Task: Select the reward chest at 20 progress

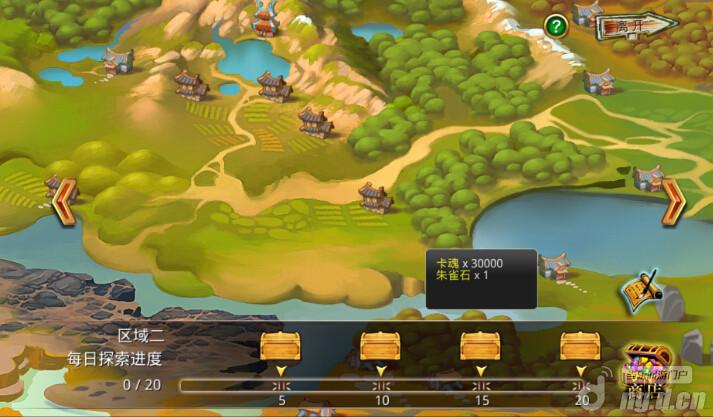Action: tap(580, 346)
